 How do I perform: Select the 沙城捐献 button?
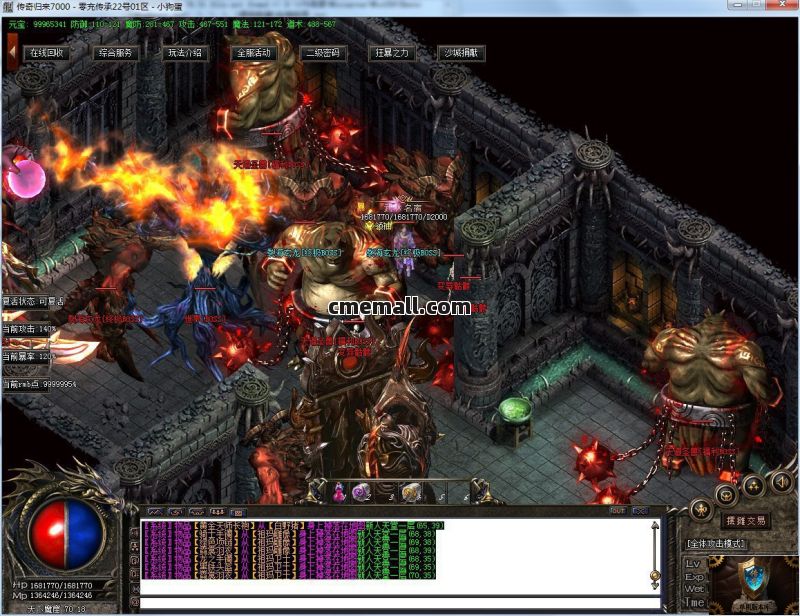461,53
